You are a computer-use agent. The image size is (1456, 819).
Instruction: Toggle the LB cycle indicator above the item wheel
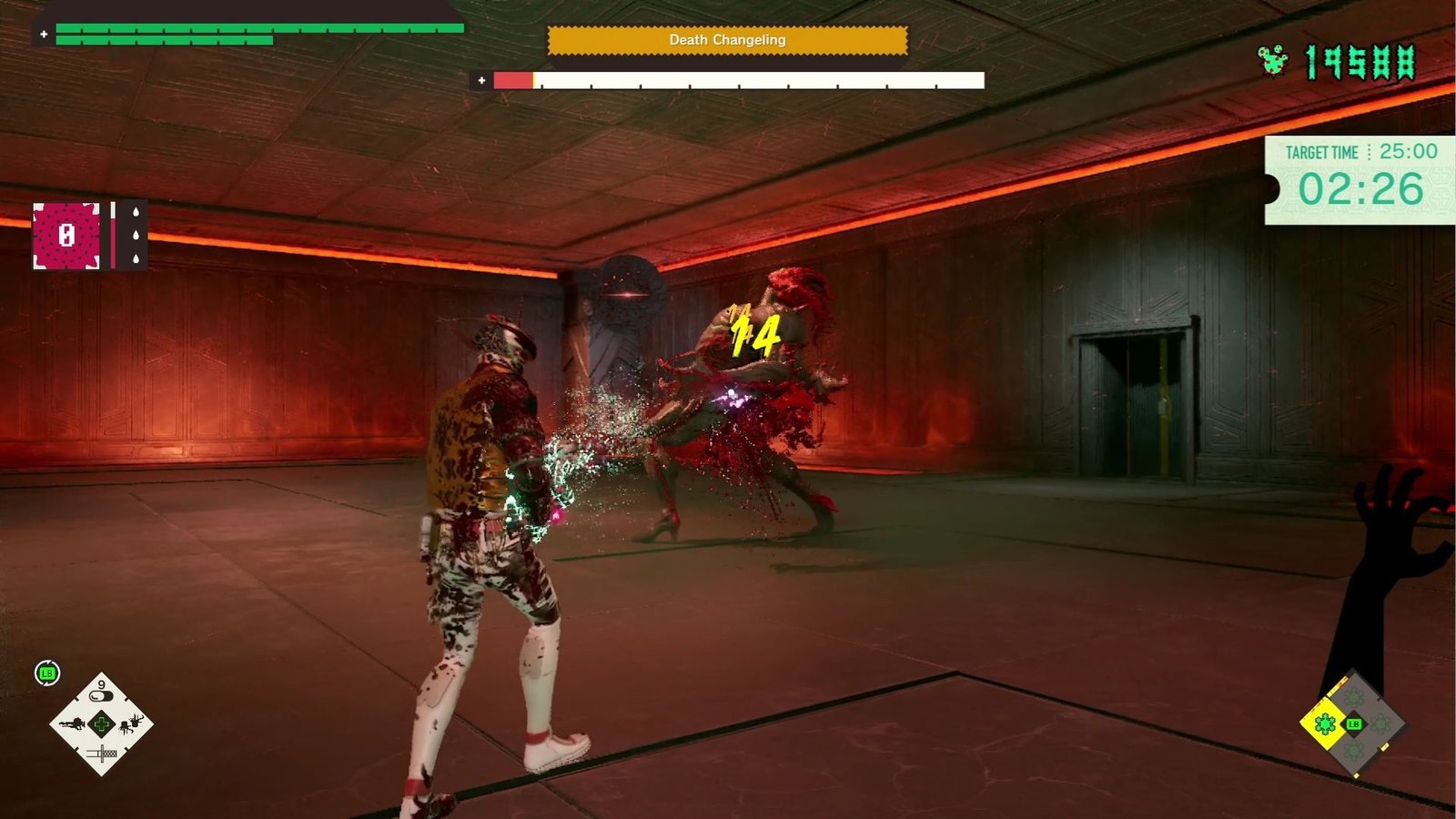click(x=46, y=672)
